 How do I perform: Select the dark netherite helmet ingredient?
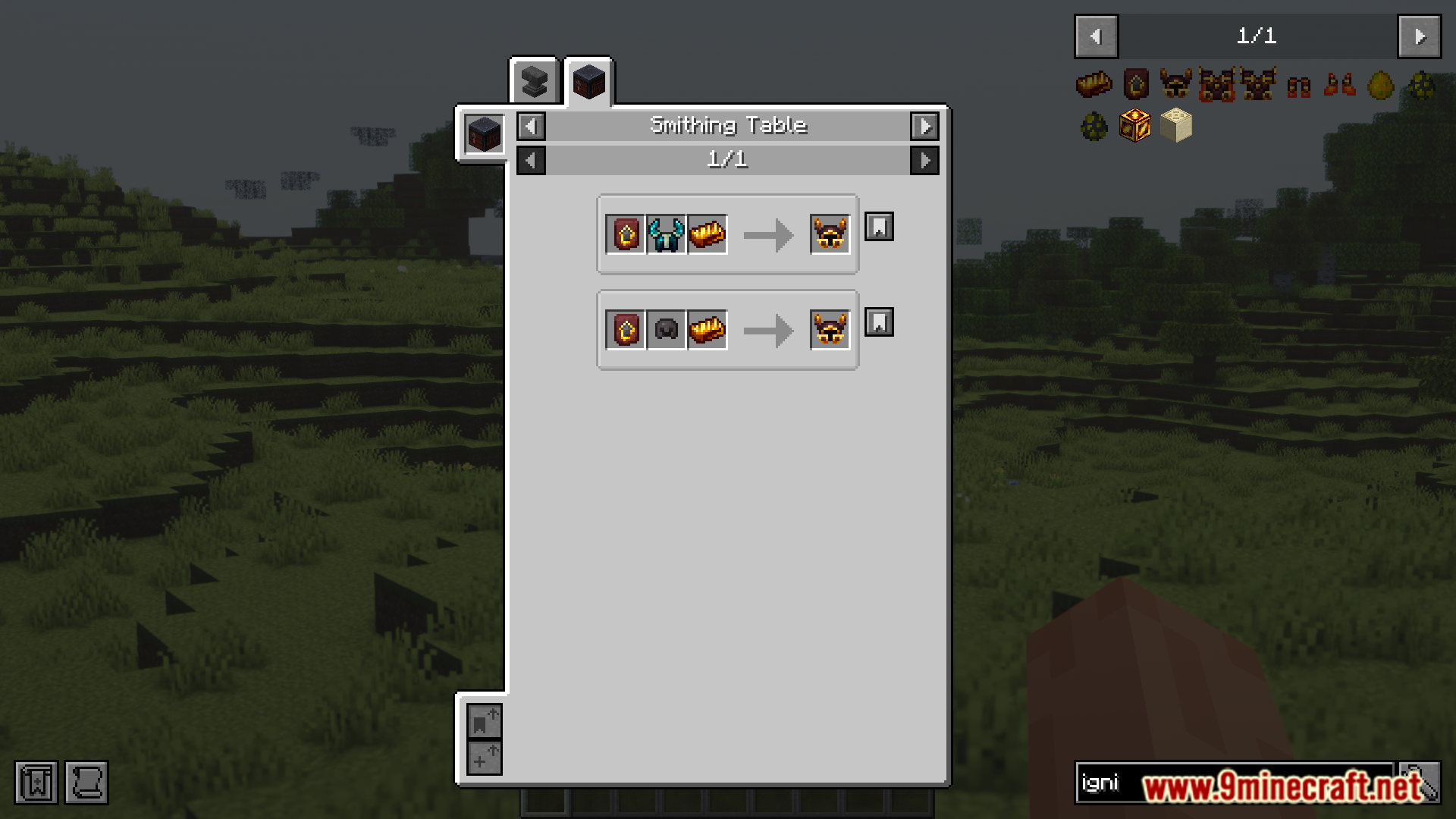[x=666, y=330]
